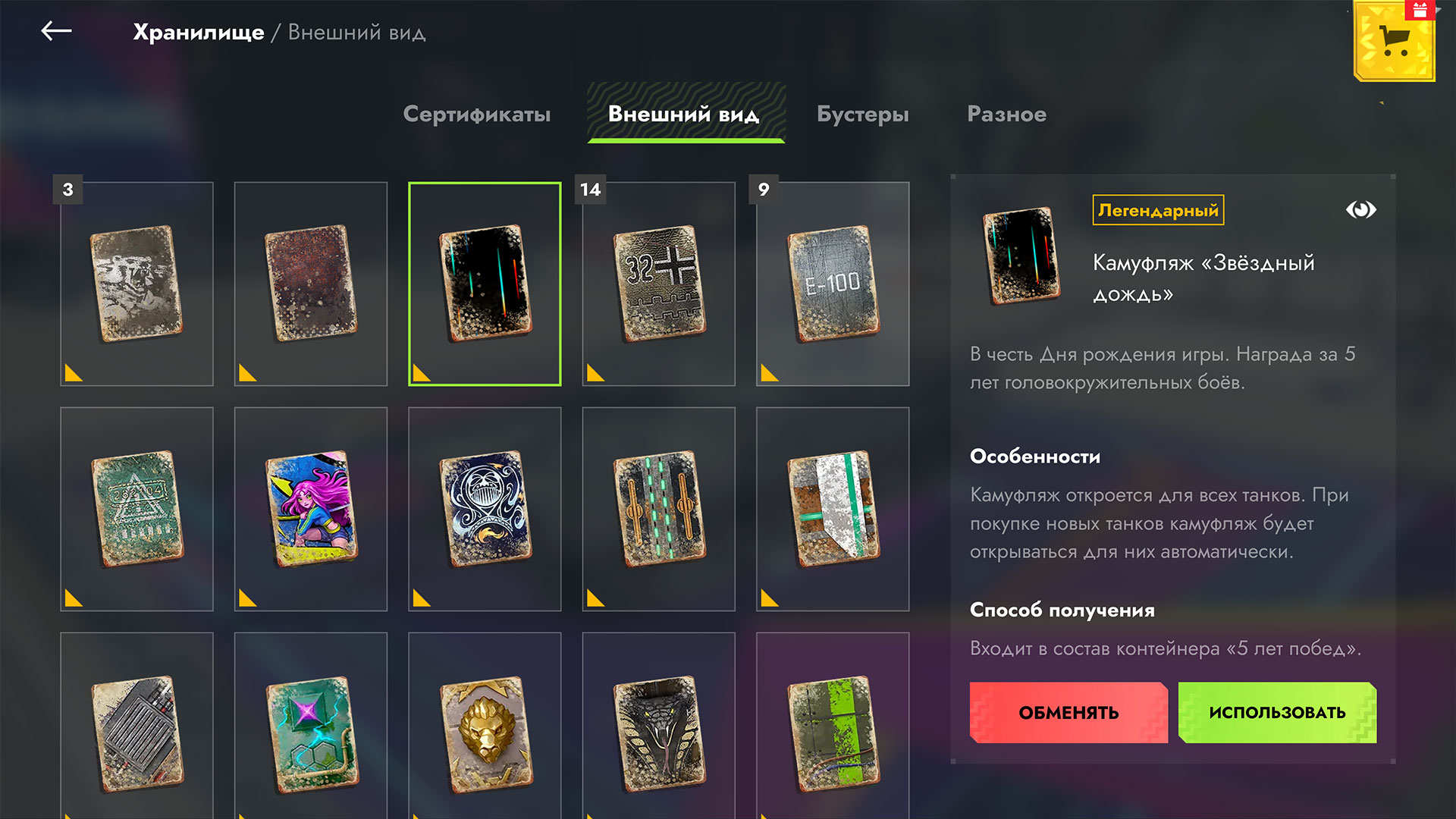Select the cobra snake card

pyautogui.click(x=658, y=732)
